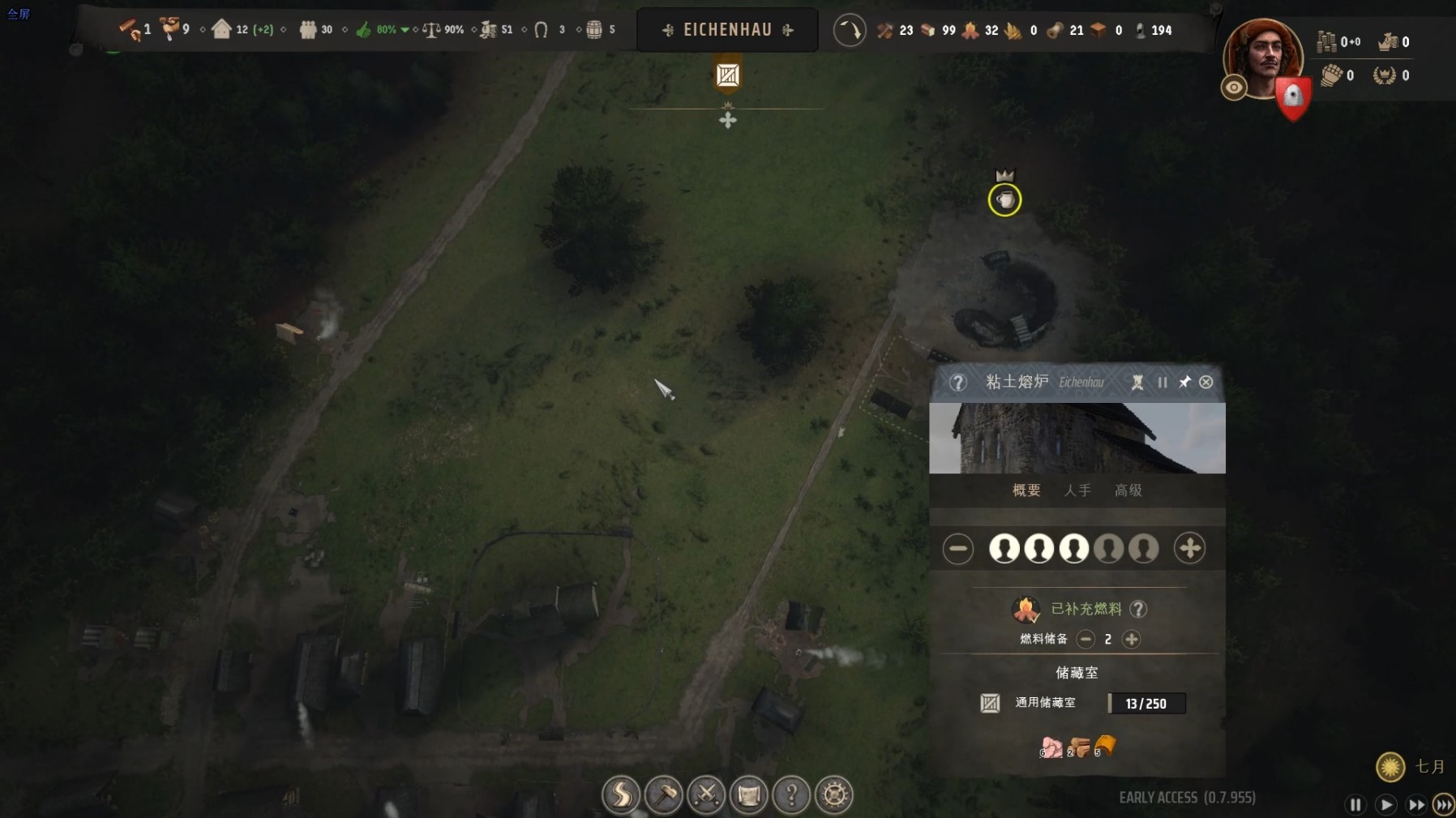Image resolution: width=1456 pixels, height=818 pixels.
Task: Switch to the 人手 tab
Action: (1077, 490)
